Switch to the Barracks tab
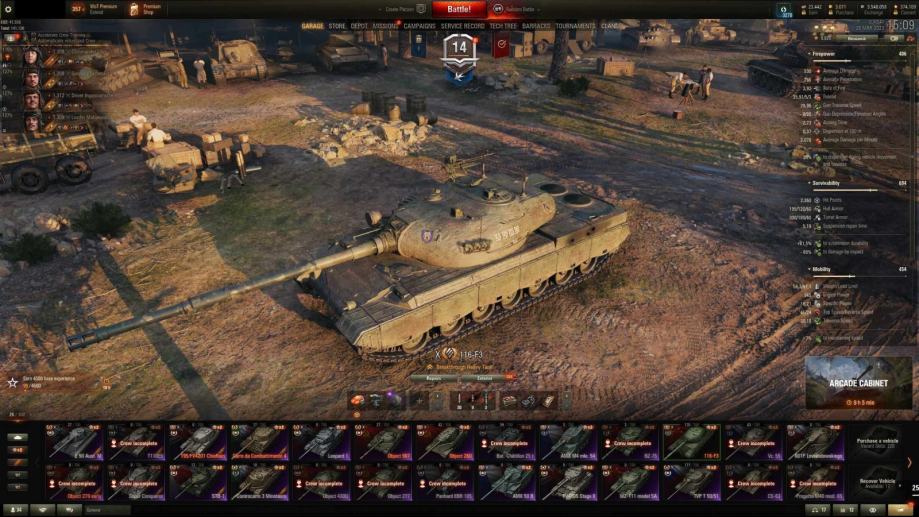 click(537, 26)
